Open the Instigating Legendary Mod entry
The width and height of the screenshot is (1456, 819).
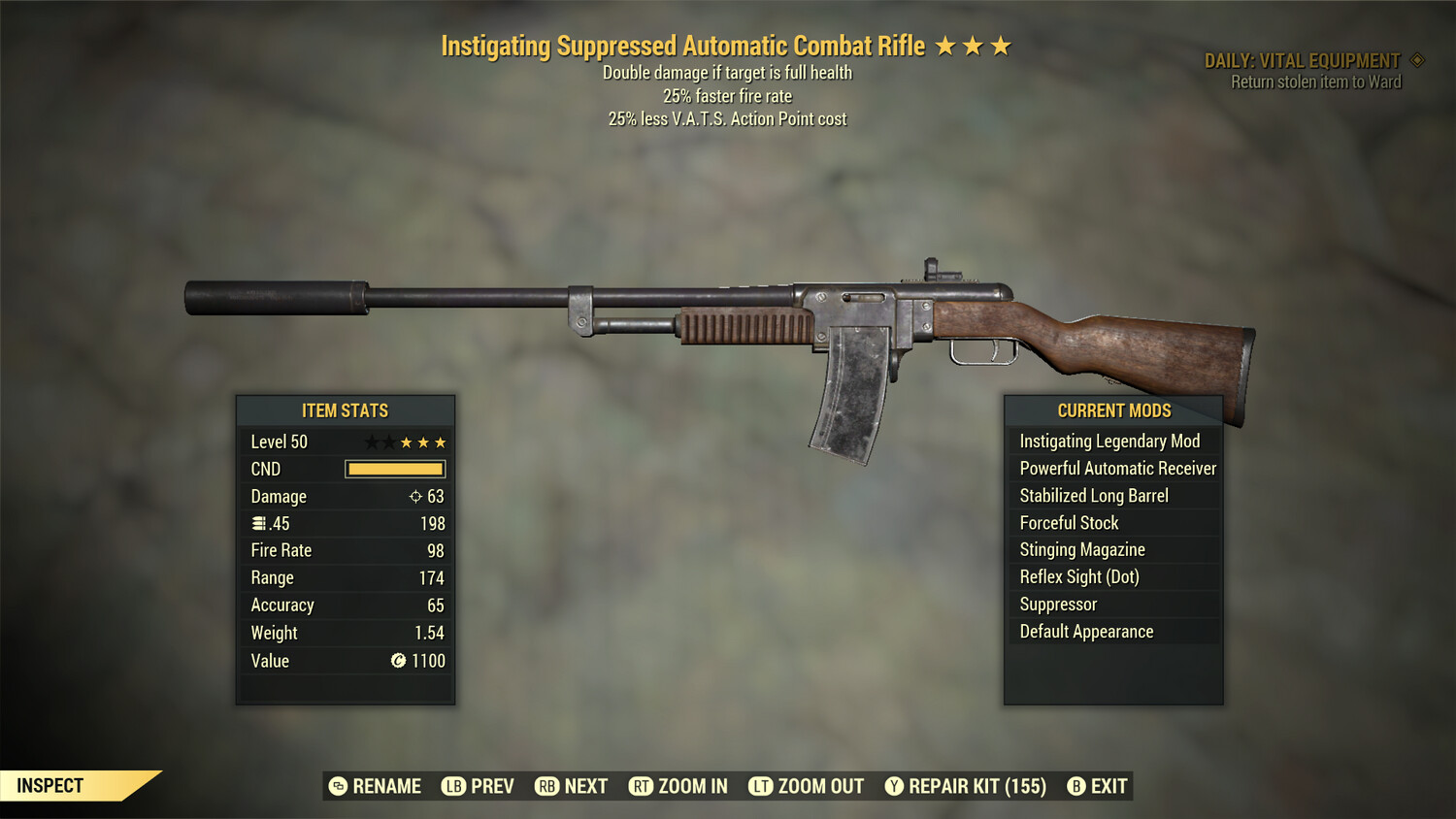(x=1109, y=441)
